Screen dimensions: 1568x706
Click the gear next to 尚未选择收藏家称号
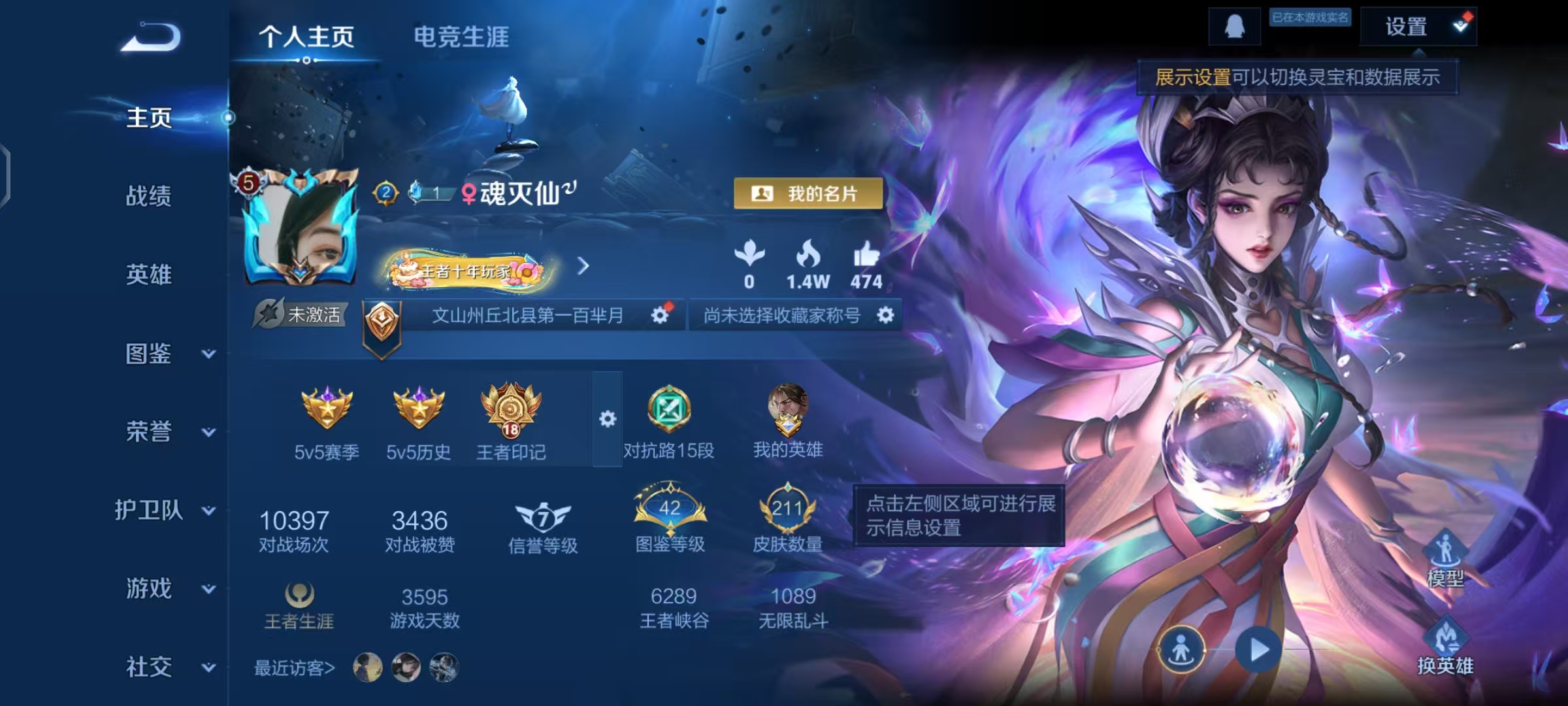(885, 314)
